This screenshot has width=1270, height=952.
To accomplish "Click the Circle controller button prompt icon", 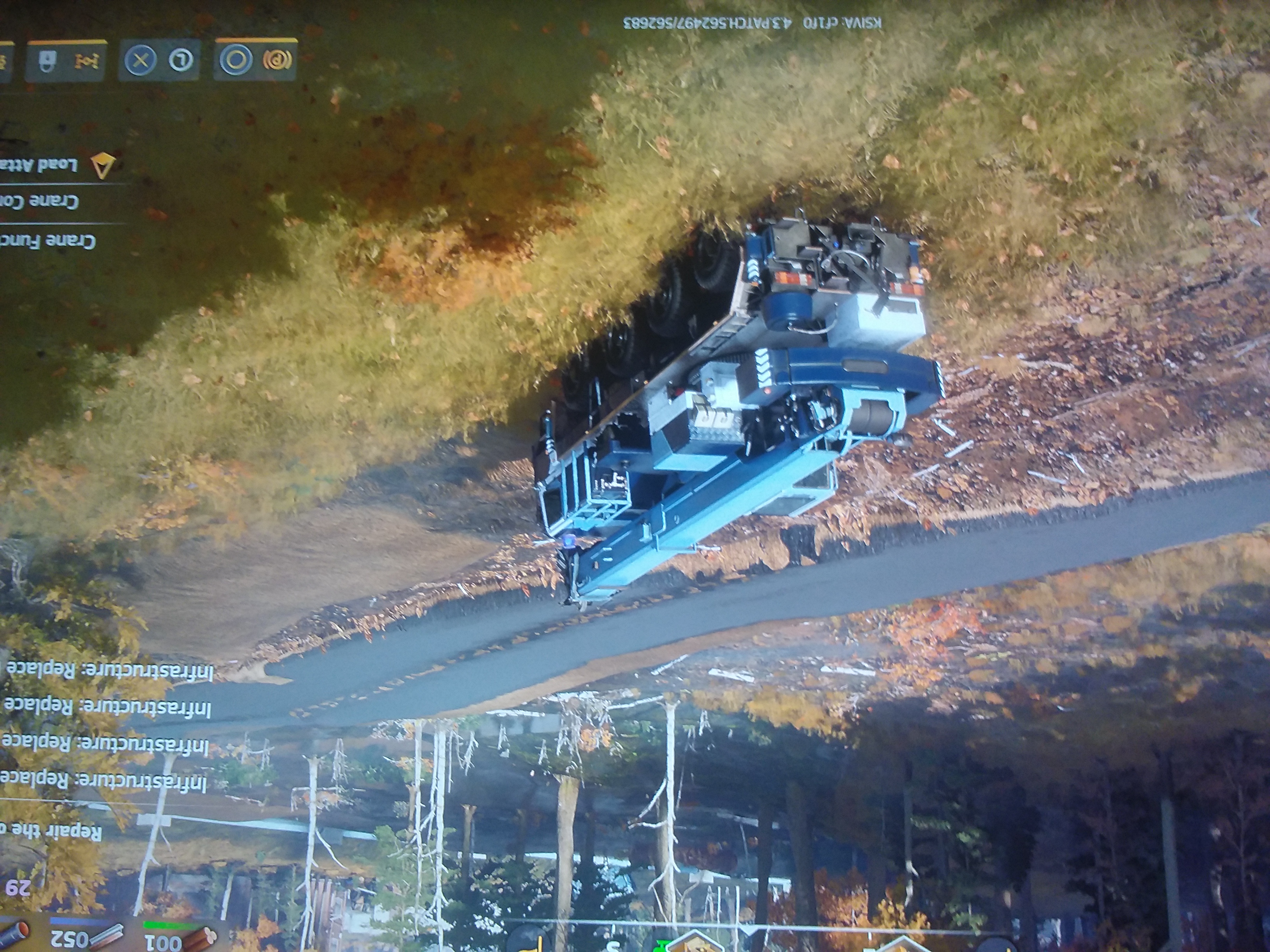I will click(x=235, y=59).
